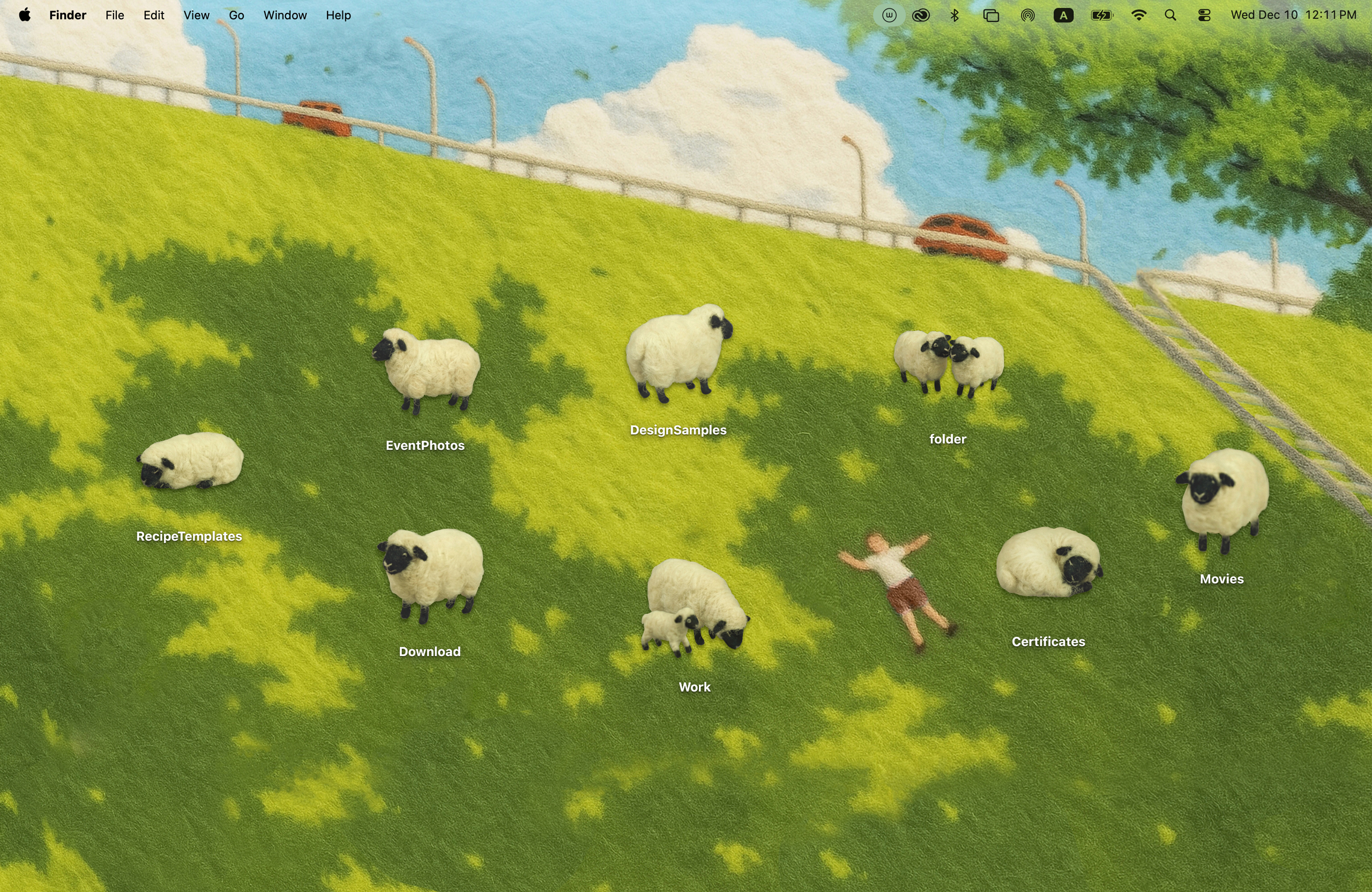Click the AirDrop menu bar icon

click(1028, 15)
